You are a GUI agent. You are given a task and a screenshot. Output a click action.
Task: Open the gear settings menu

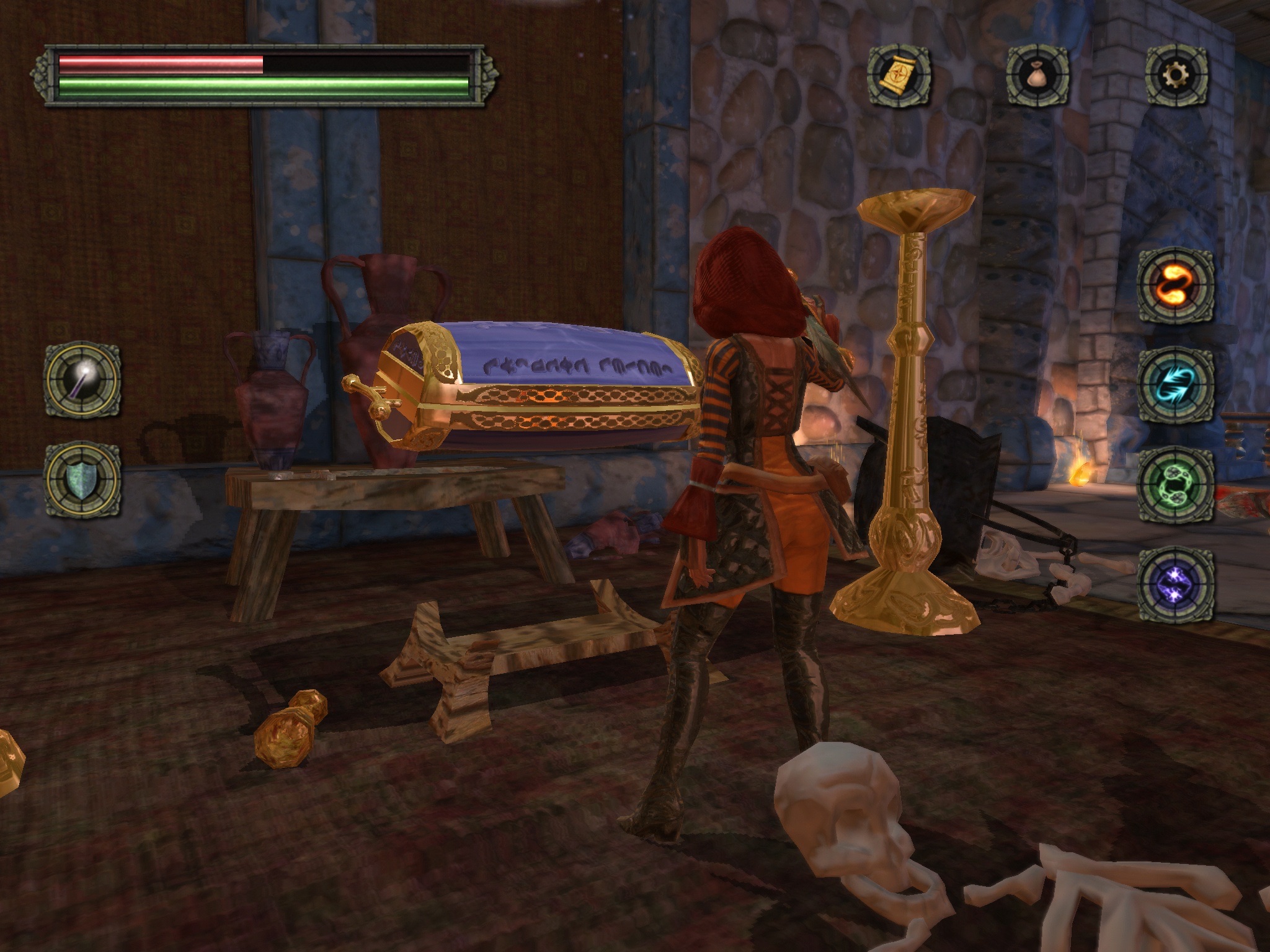pos(1176,75)
